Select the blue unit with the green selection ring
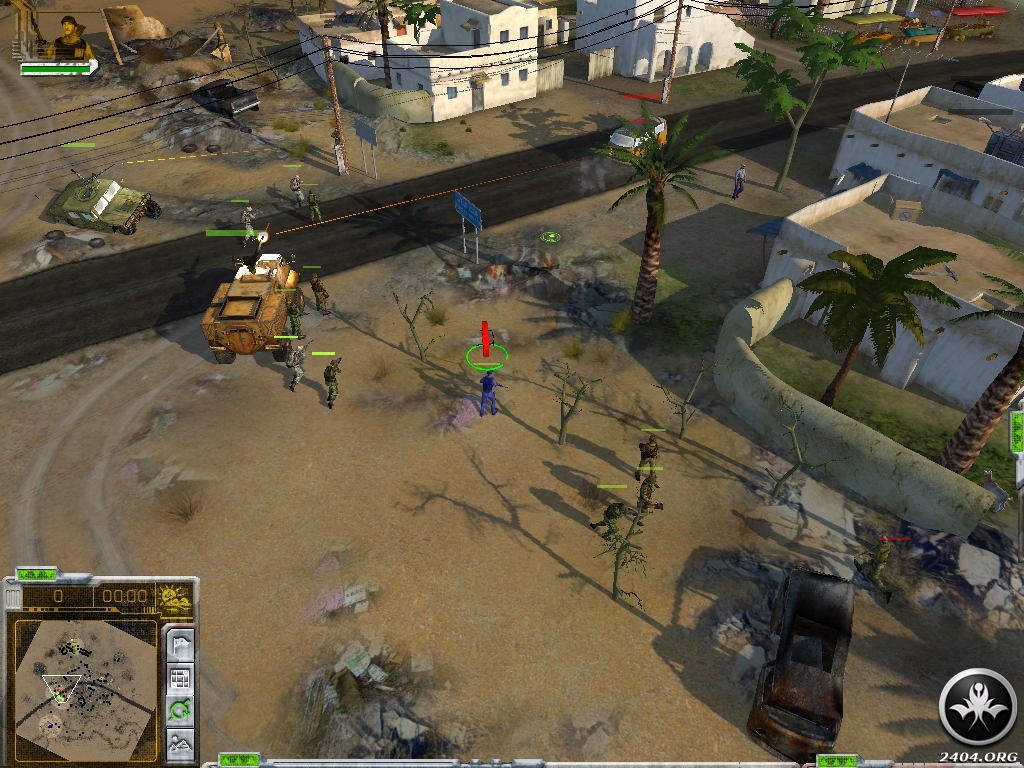Image resolution: width=1024 pixels, height=768 pixels. 488,390
